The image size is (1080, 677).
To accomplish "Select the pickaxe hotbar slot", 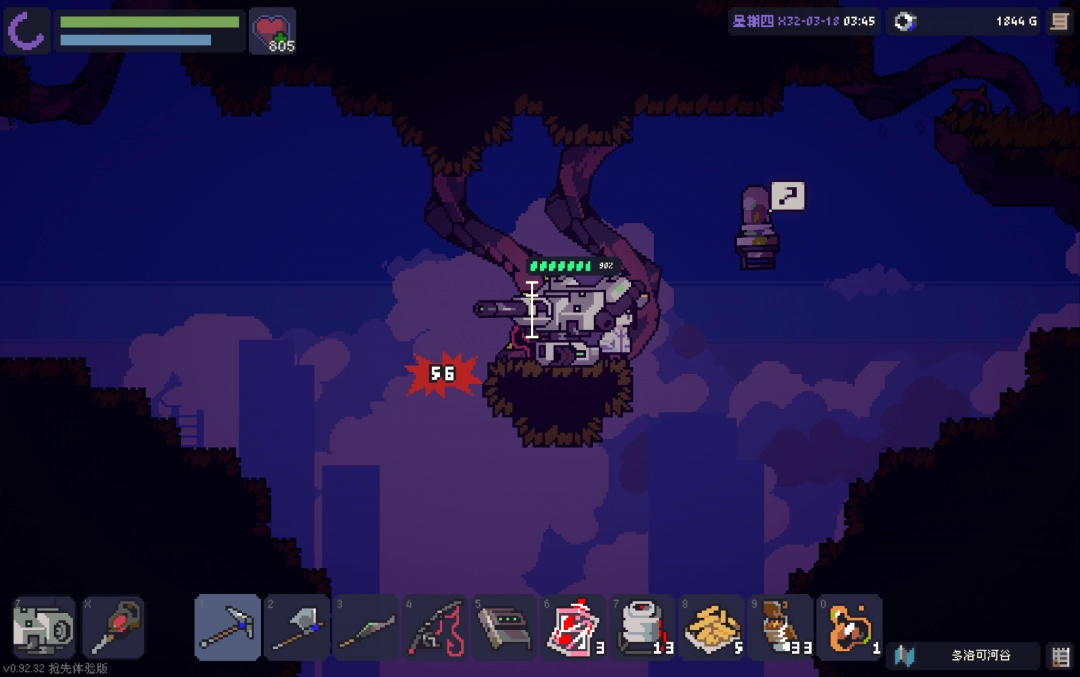I will coord(228,627).
